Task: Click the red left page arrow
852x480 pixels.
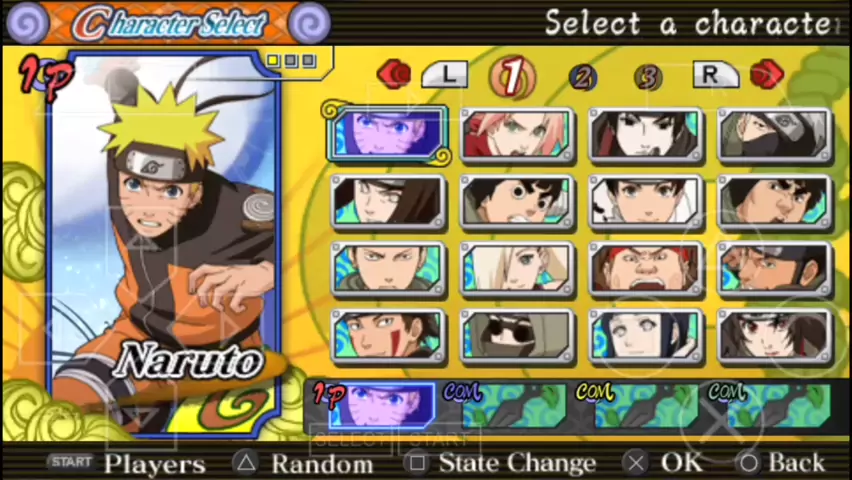Action: point(394,74)
